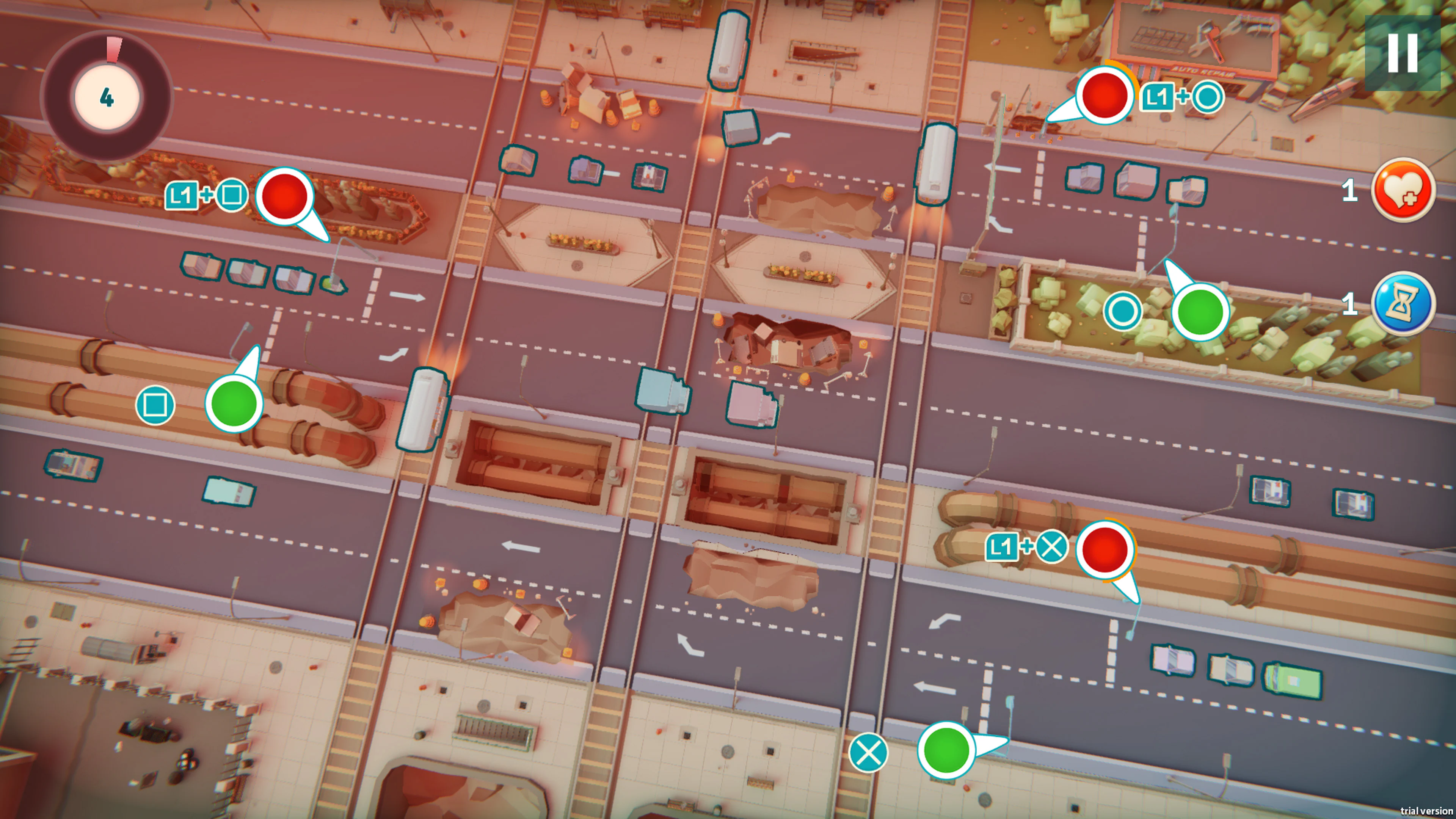Activate the heart extra-life power-up
The height and width of the screenshot is (819, 1456).
click(x=1403, y=190)
